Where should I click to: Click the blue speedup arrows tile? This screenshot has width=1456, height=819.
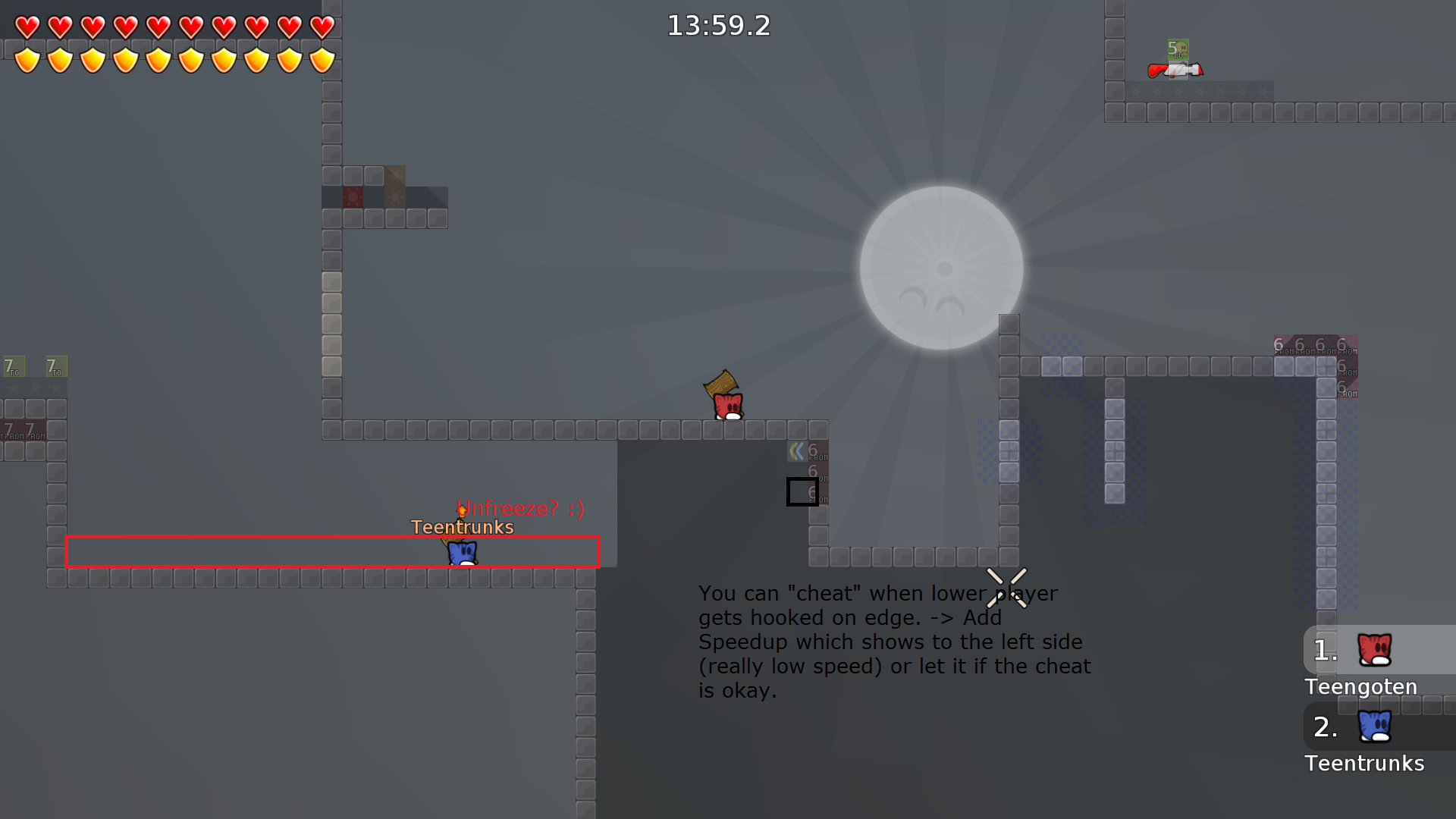pos(797,451)
